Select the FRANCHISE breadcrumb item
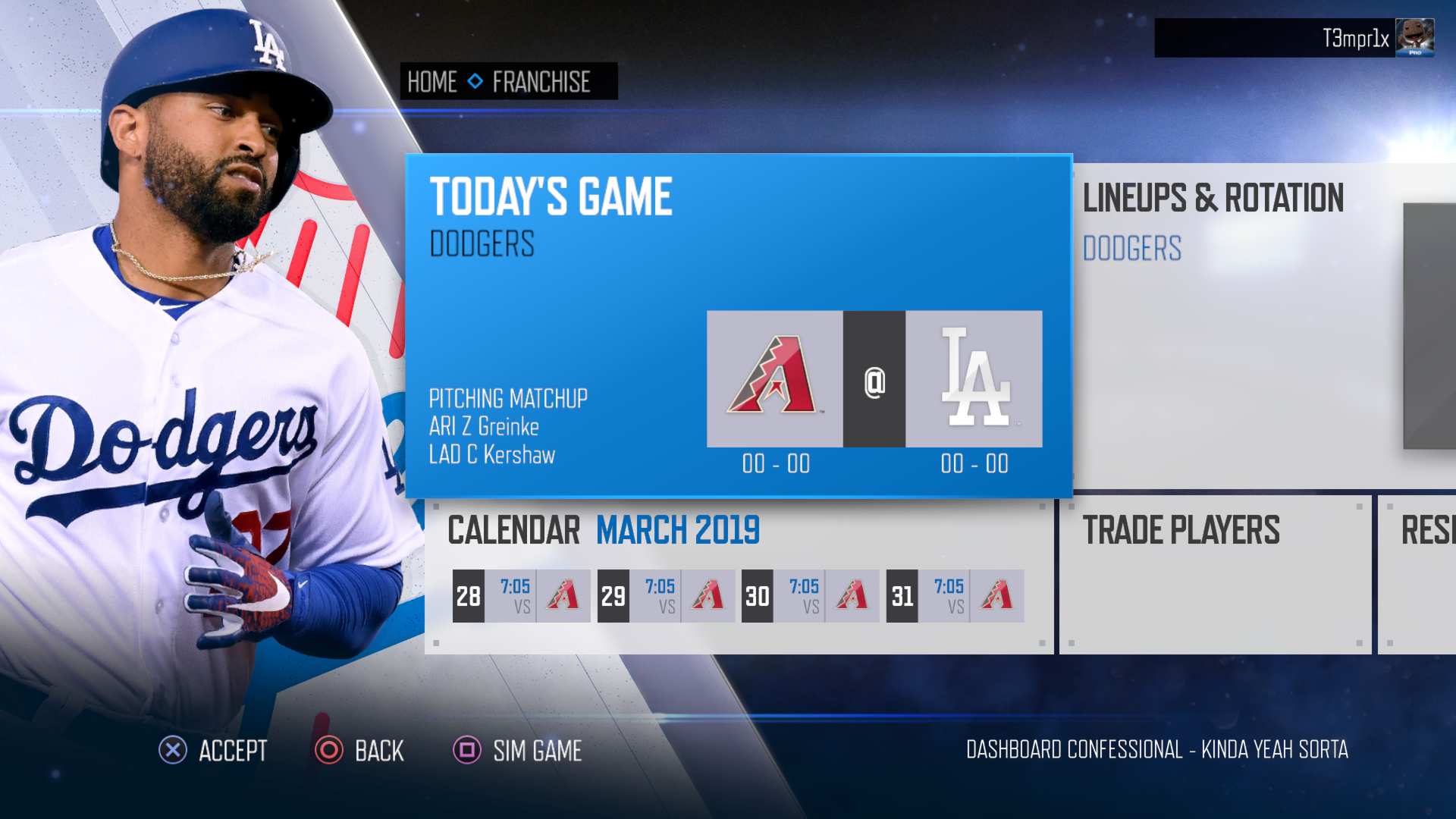This screenshot has height=819, width=1456. pos(541,82)
